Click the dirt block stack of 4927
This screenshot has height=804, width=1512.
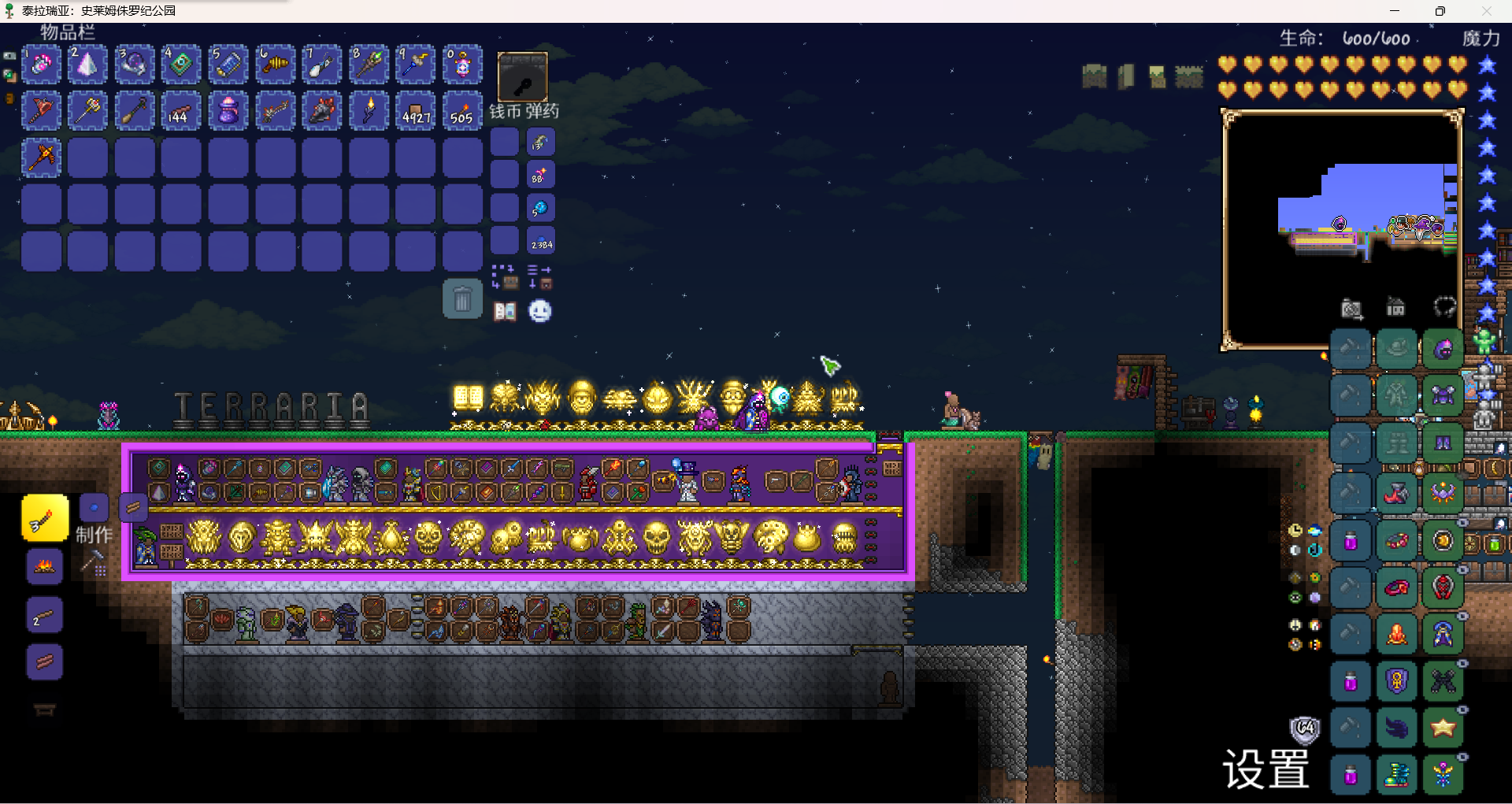(x=415, y=111)
